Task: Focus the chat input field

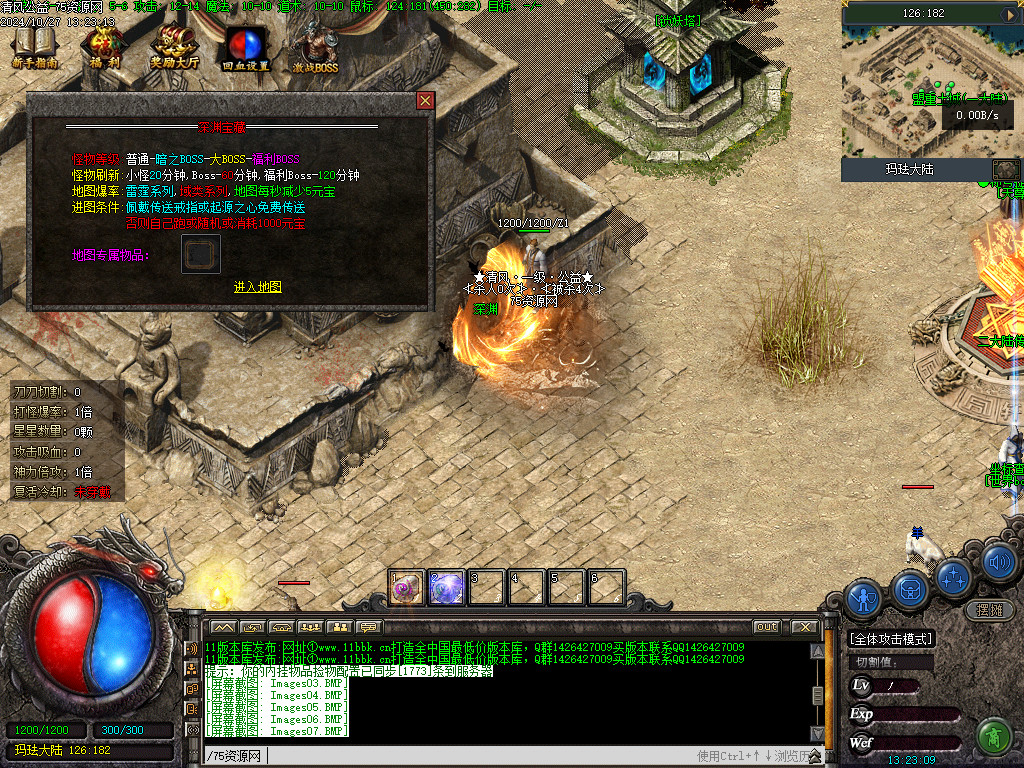Action: point(450,755)
